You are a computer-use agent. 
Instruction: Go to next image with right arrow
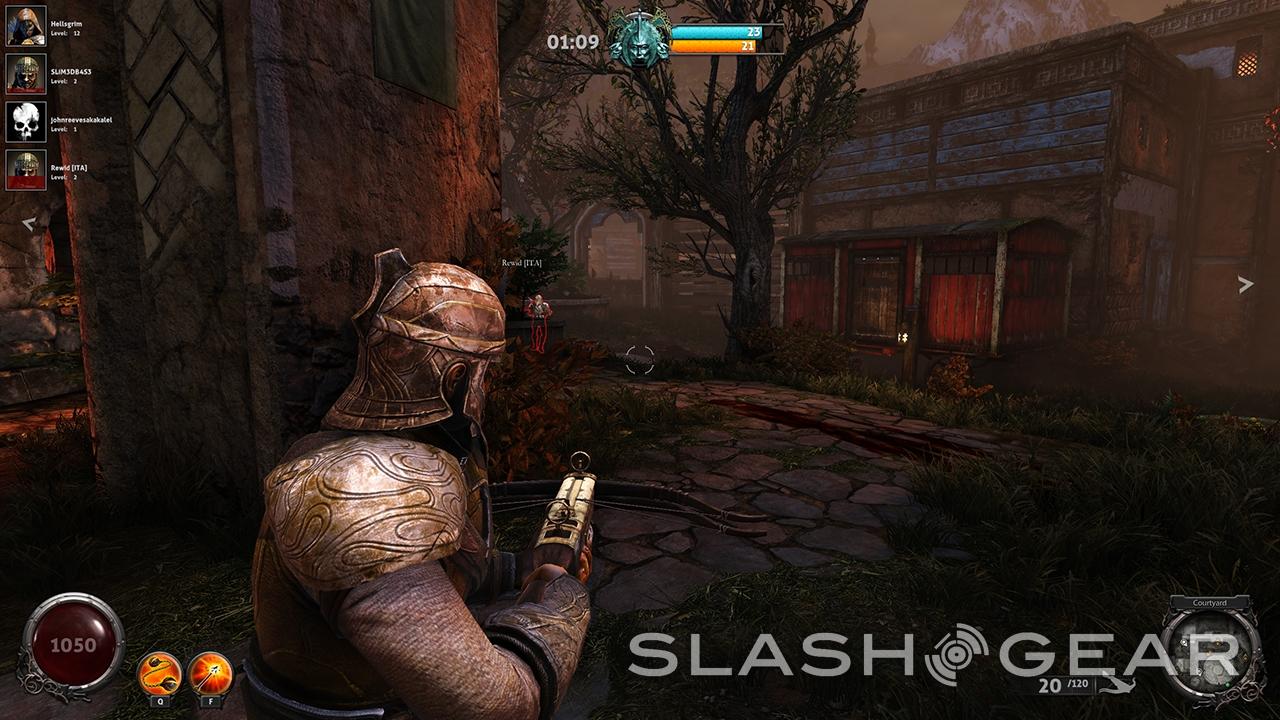(1245, 285)
